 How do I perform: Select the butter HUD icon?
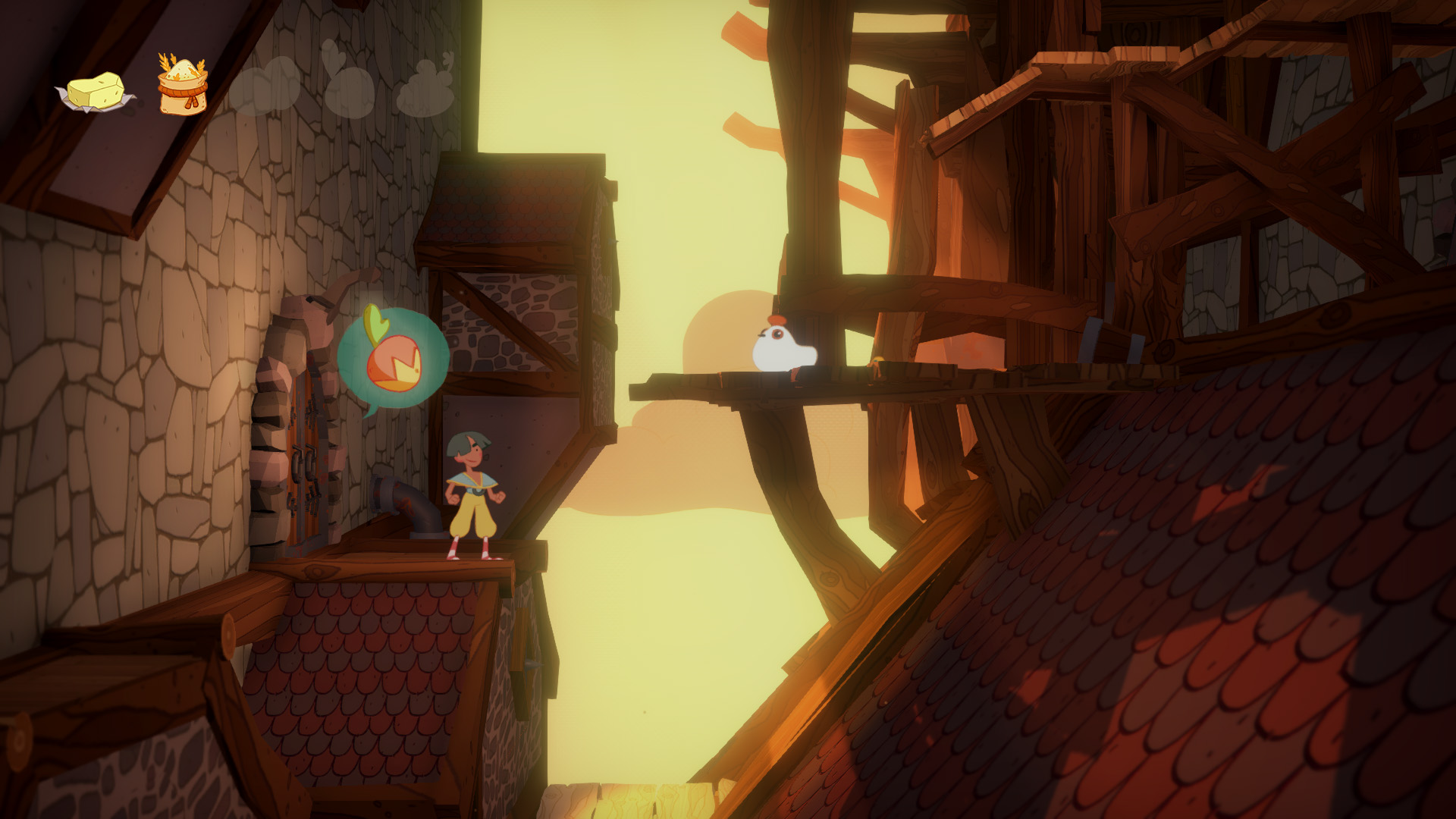(x=95, y=91)
